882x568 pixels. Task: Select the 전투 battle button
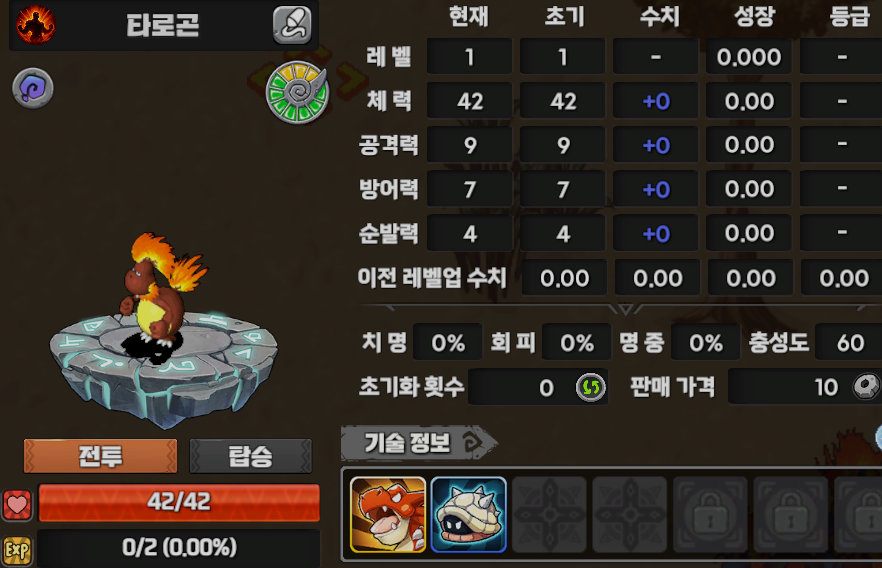point(100,456)
